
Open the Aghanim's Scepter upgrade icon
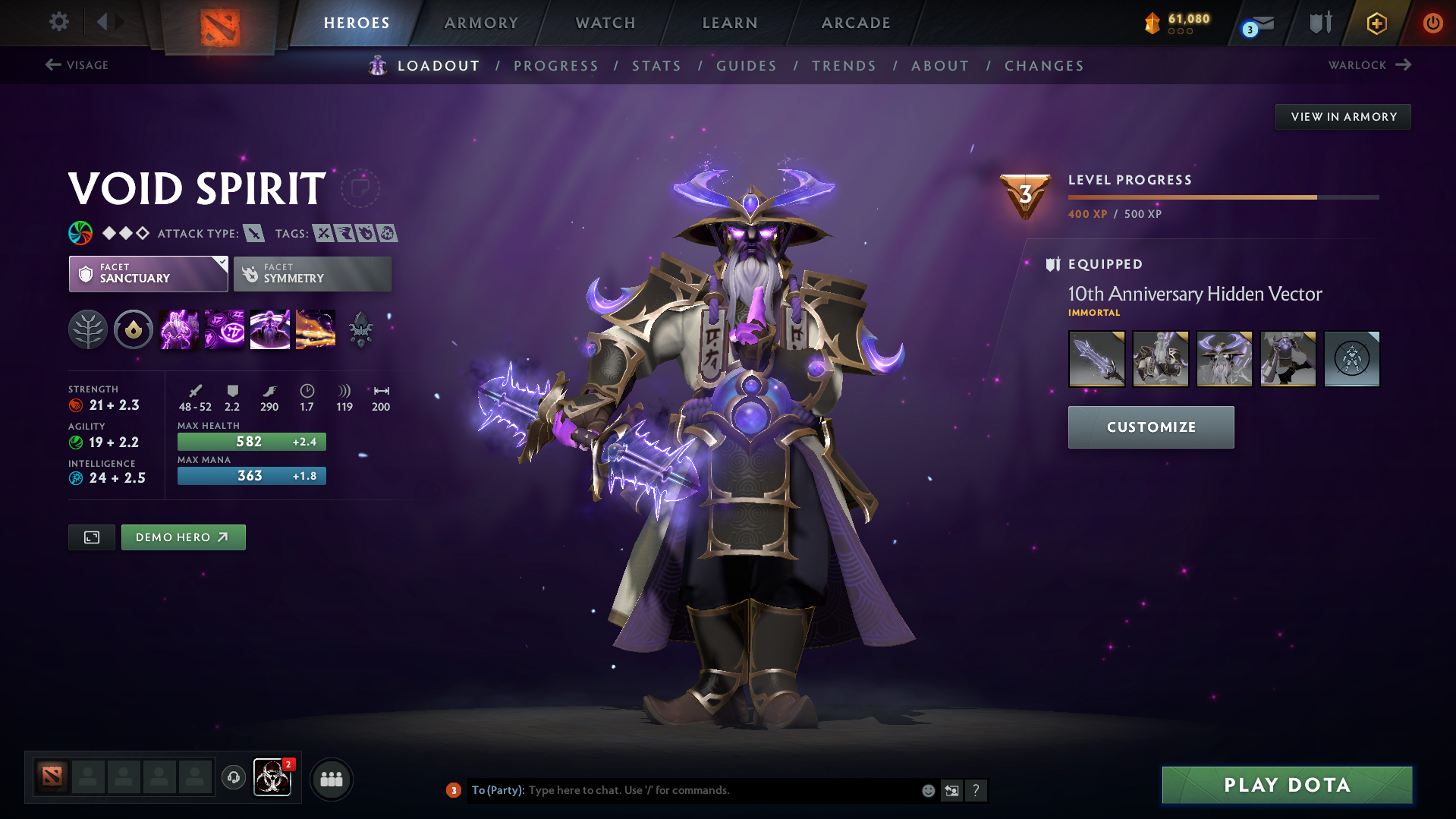[361, 329]
